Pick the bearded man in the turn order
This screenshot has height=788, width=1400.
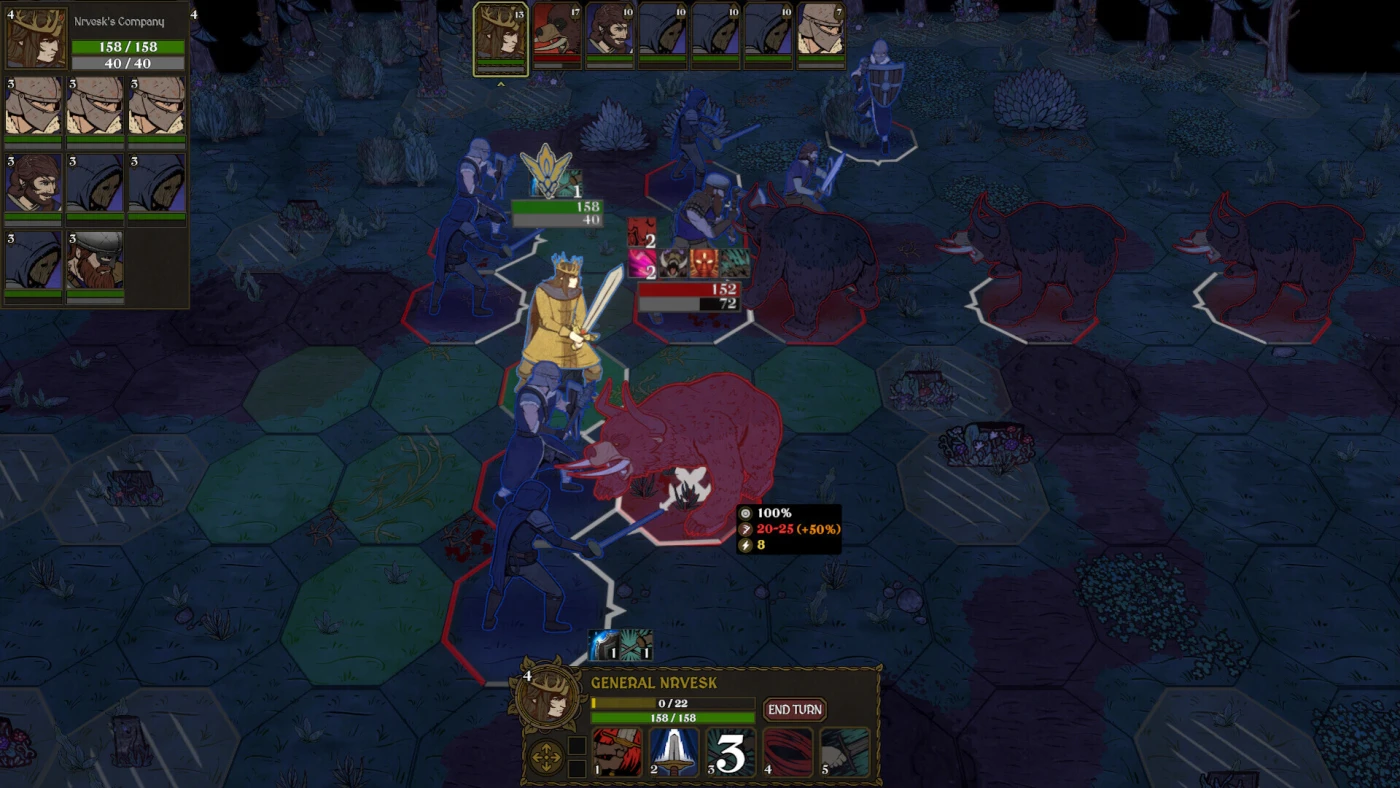pos(610,33)
